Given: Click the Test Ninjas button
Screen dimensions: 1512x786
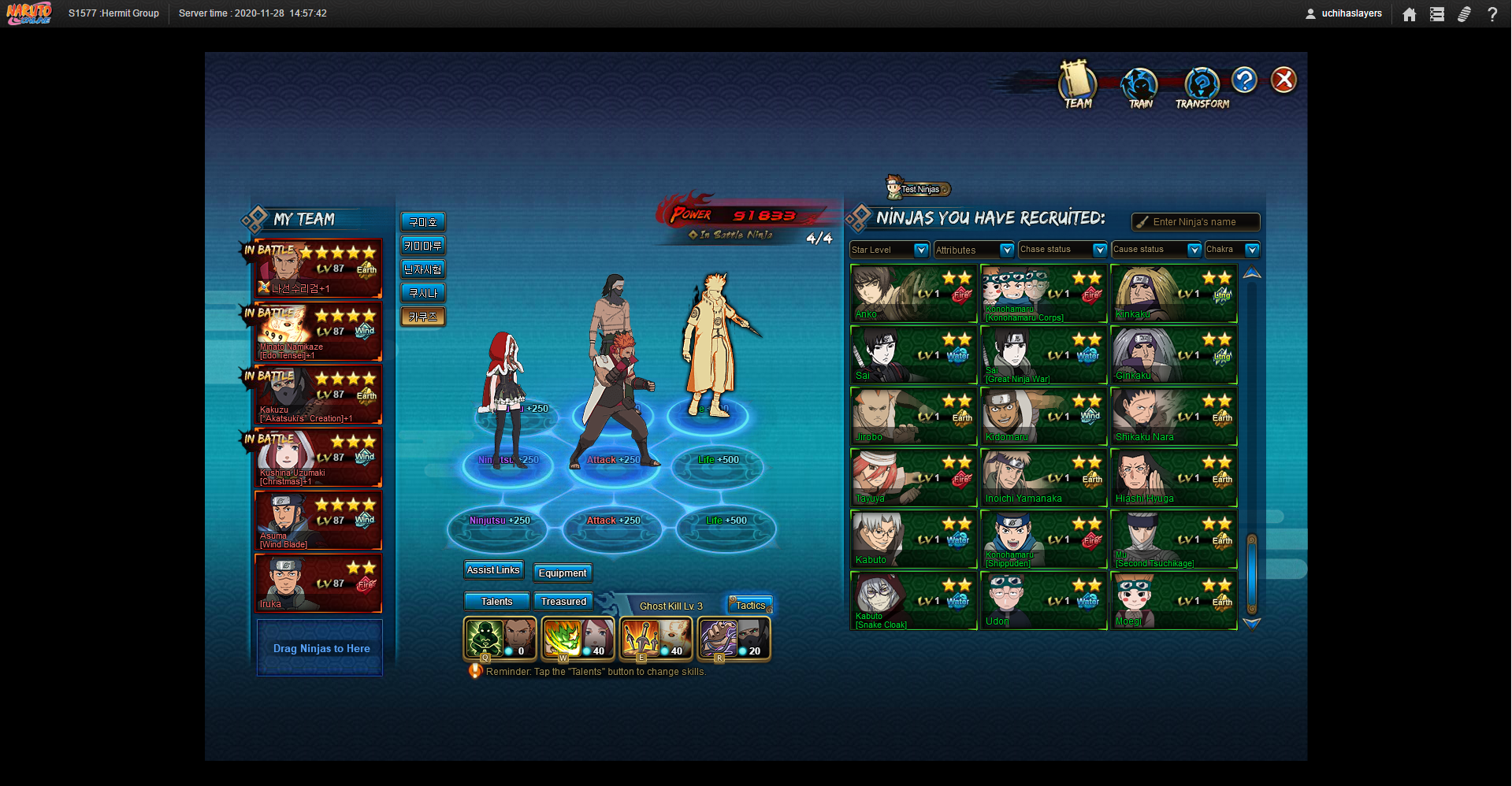Looking at the screenshot, I should point(919,189).
